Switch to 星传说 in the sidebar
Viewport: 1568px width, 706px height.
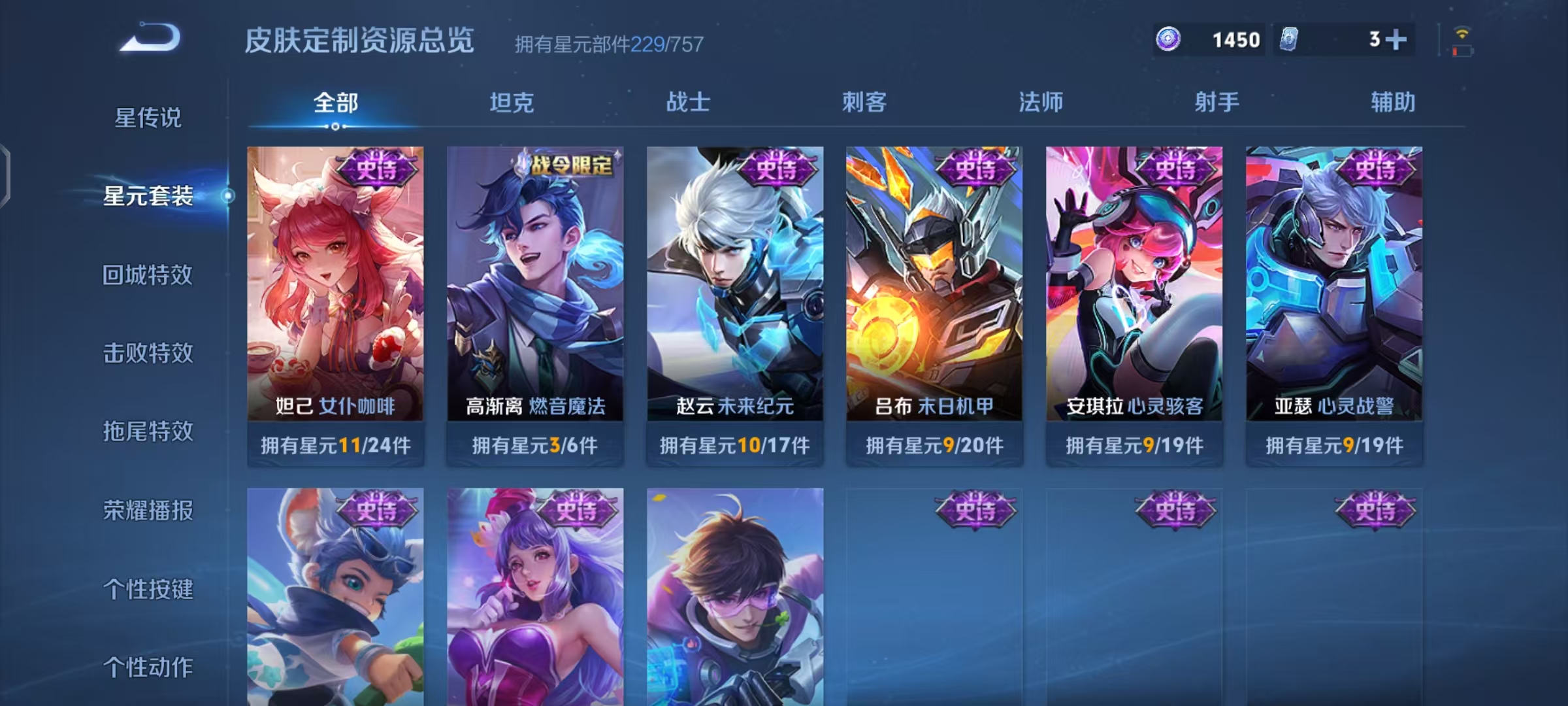point(147,118)
